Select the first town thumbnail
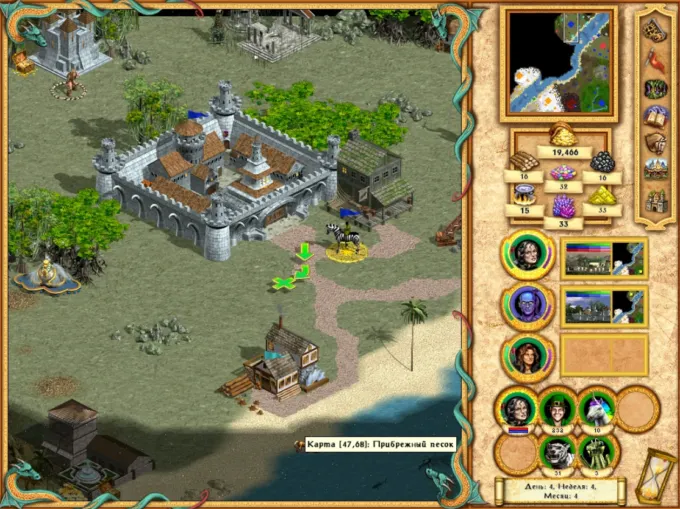This screenshot has width=680, height=509. (603, 257)
